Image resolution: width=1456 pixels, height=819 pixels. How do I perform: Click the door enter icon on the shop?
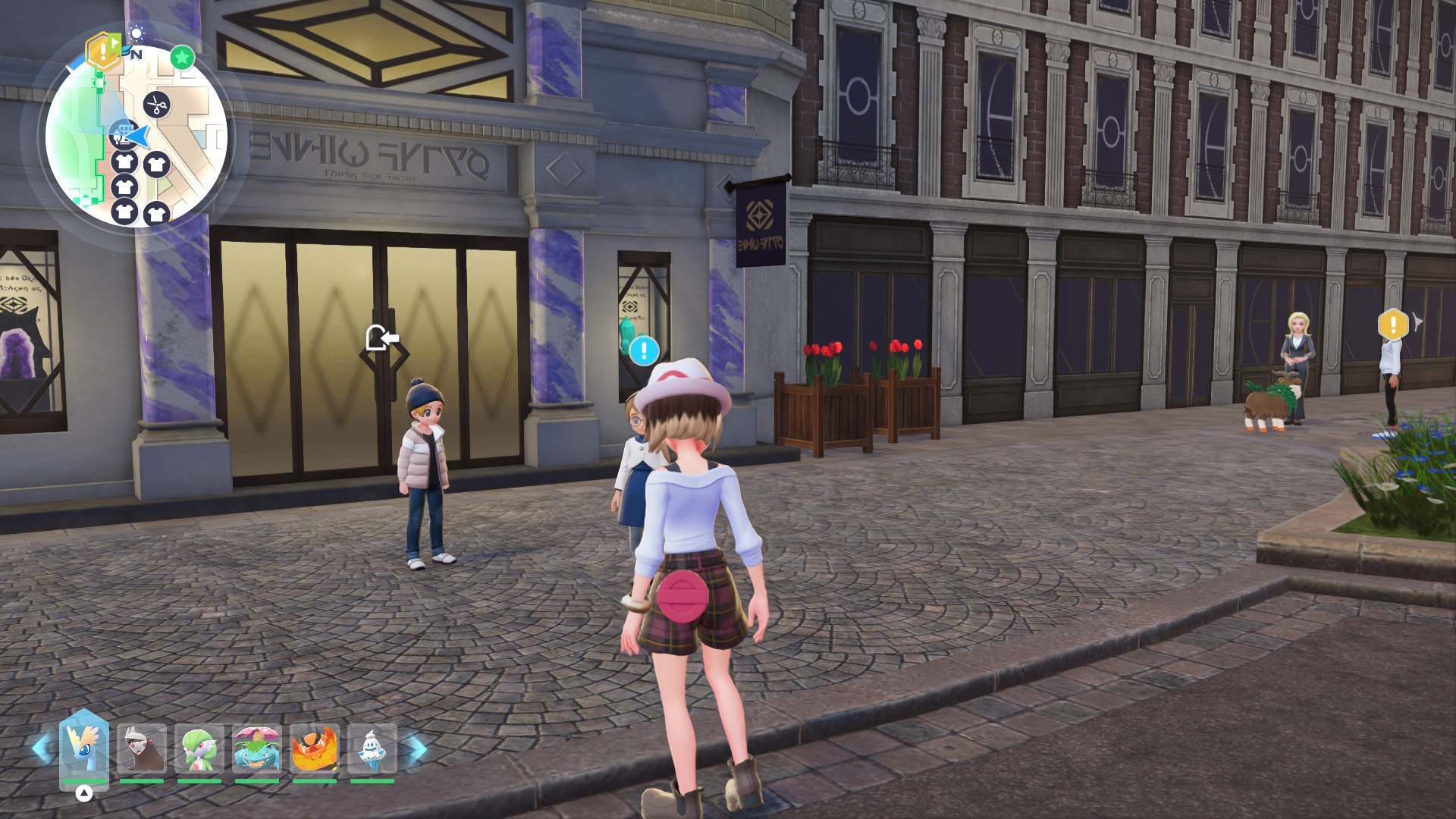click(x=381, y=338)
